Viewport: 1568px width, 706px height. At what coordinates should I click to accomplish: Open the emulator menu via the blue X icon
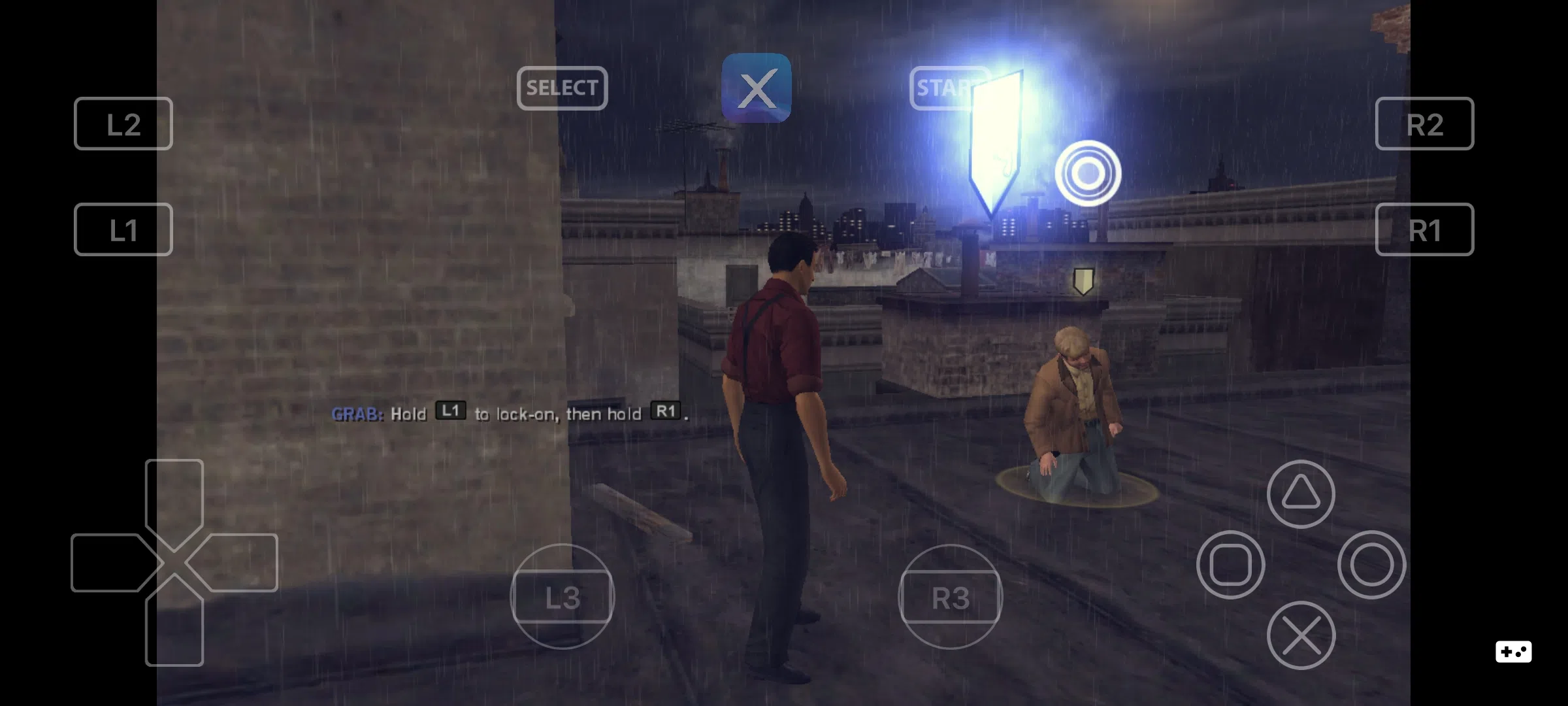pos(757,87)
